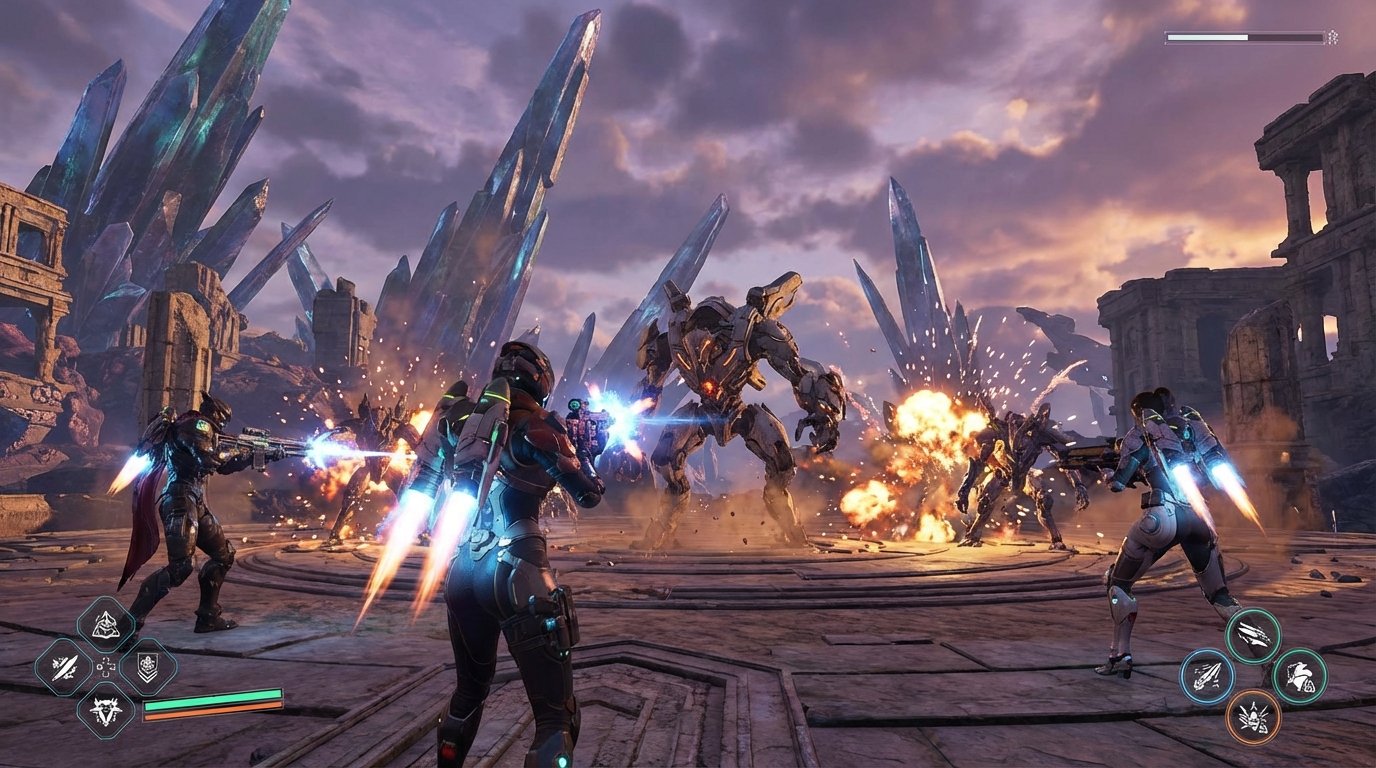This screenshot has height=768, width=1376.
Task: Click the center hub of the ability diamond
Action: point(105,666)
